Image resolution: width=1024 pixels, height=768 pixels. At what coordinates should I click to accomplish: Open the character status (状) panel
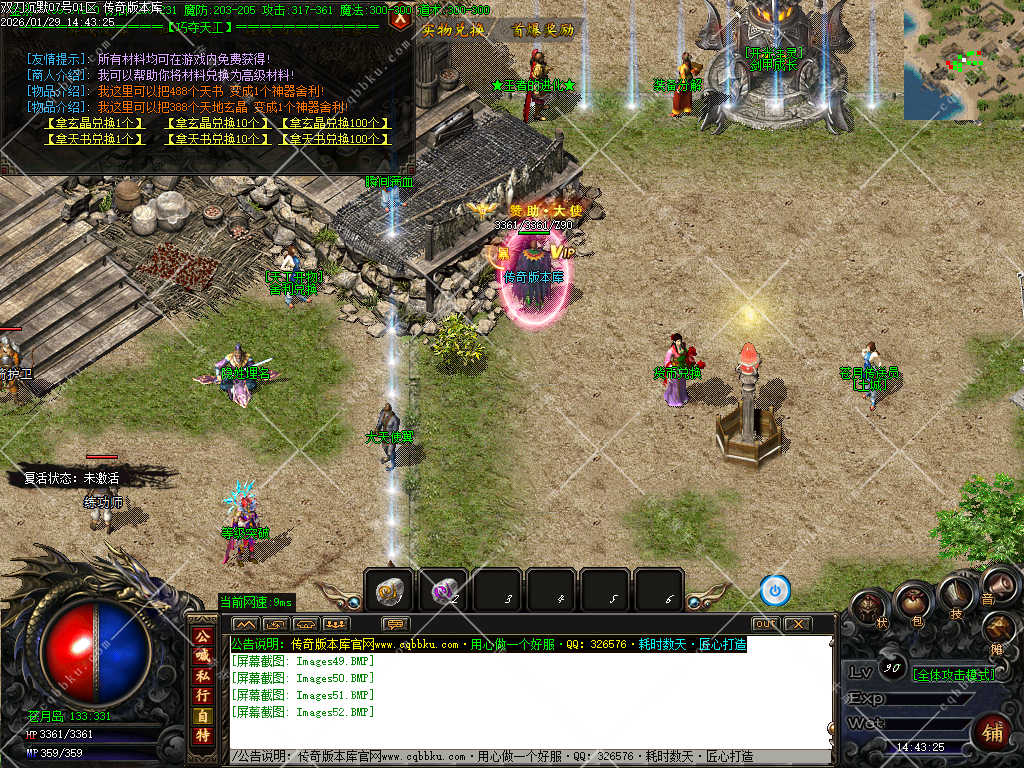(x=869, y=607)
